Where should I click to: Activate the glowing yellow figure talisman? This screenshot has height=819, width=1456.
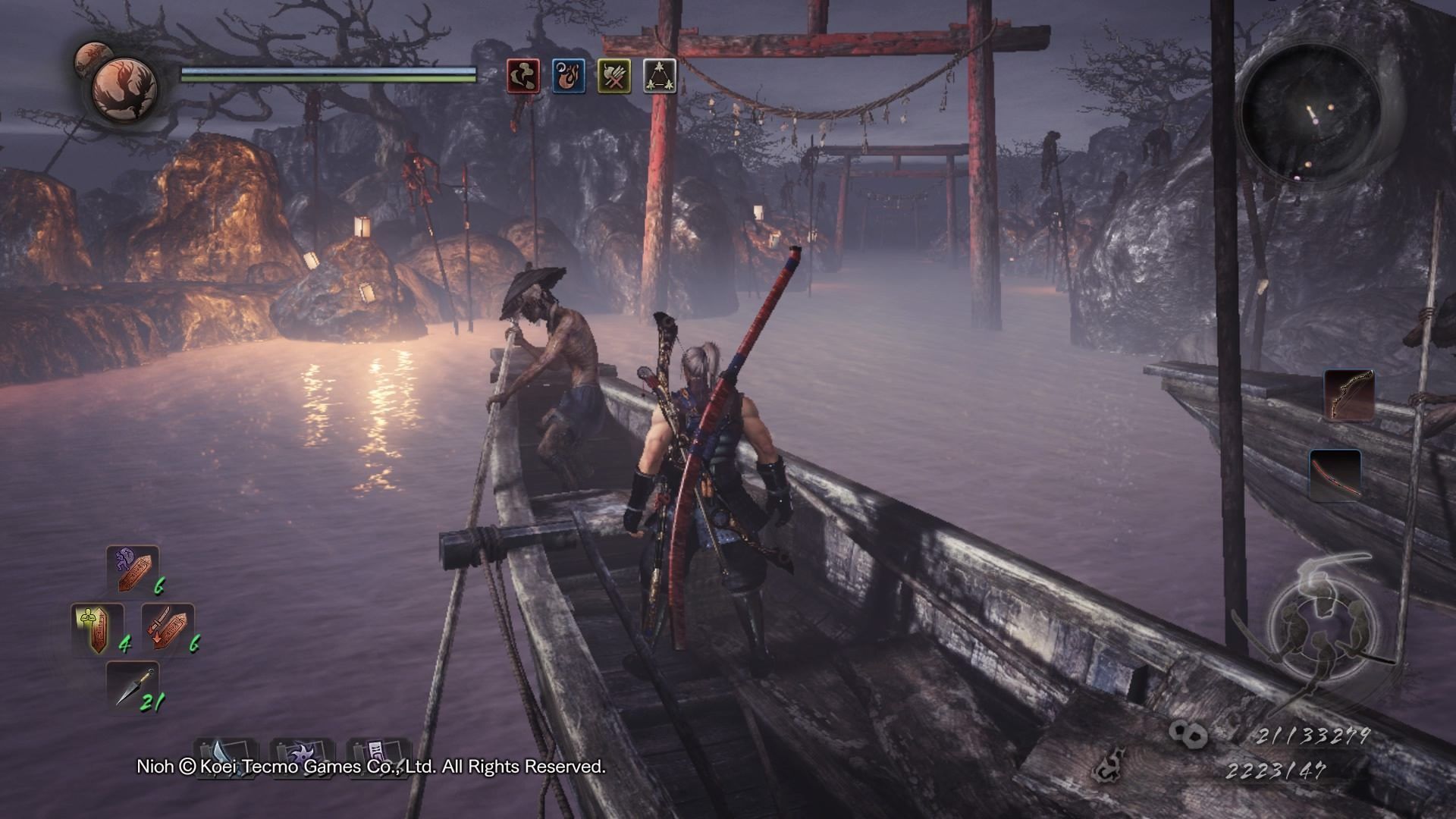[x=96, y=629]
